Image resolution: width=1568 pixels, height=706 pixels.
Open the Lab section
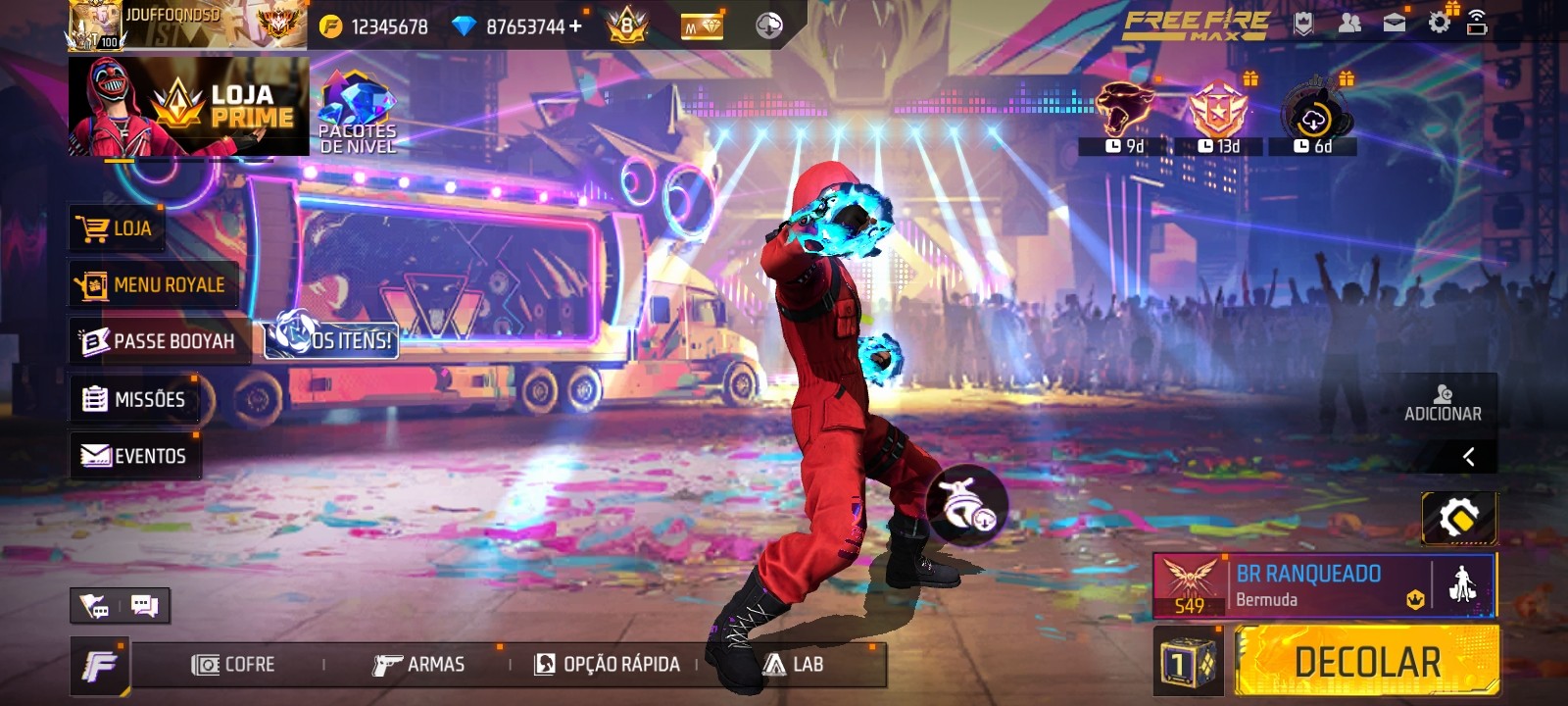[794, 665]
